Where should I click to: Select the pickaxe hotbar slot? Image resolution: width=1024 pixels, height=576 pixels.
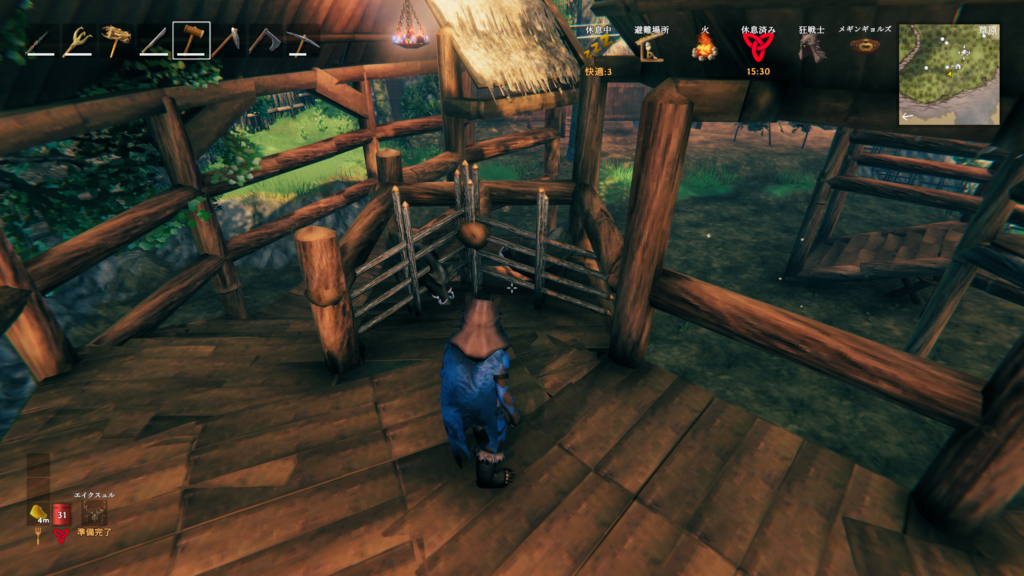tap(302, 41)
